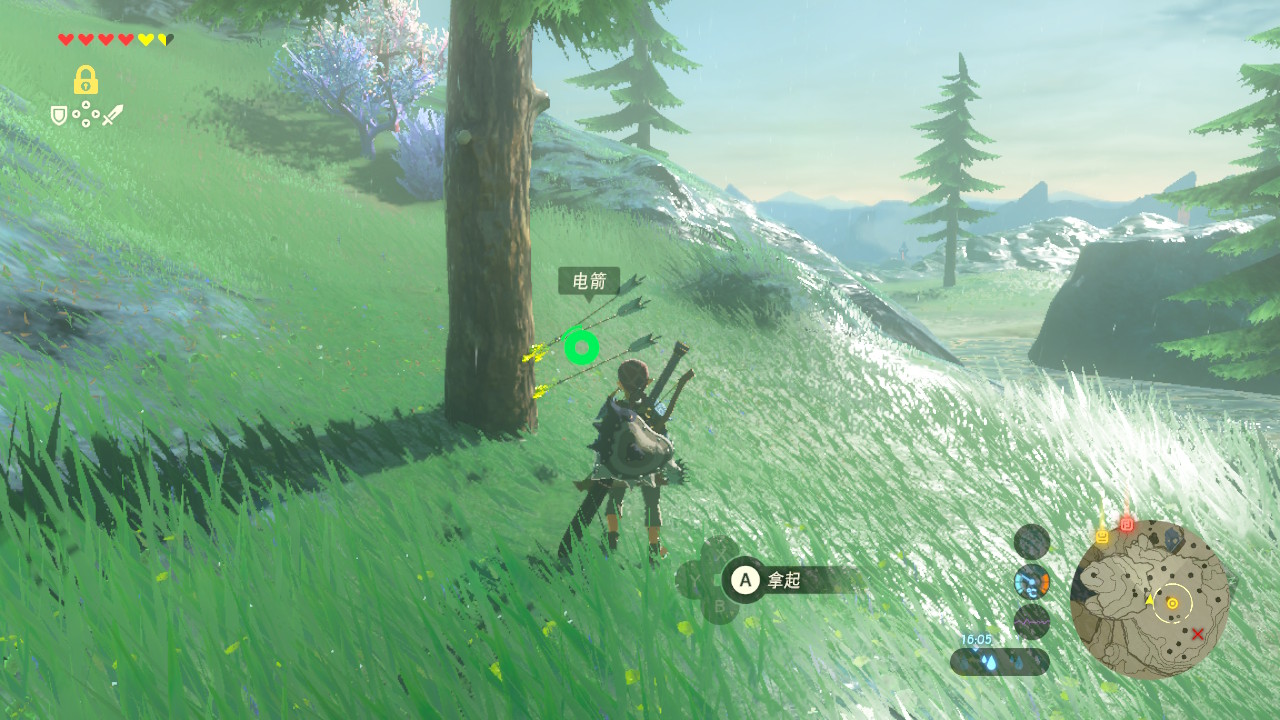The width and height of the screenshot is (1280, 720).
Task: Click the yellow ring objective on minimap
Action: pos(1172,603)
